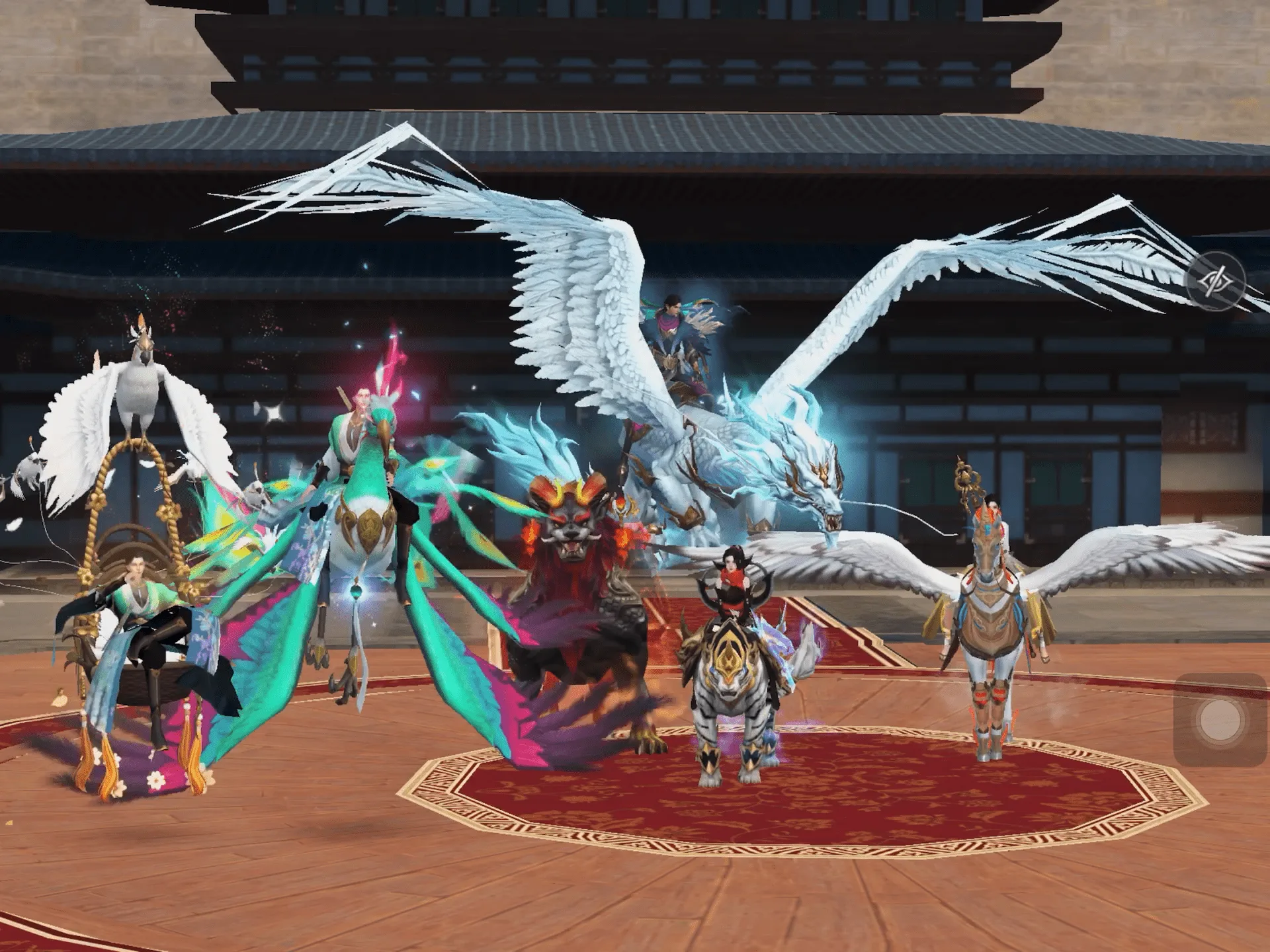Toggle the crossed-out eye hide-interface icon
This screenshot has width=1270, height=952.
[1216, 281]
